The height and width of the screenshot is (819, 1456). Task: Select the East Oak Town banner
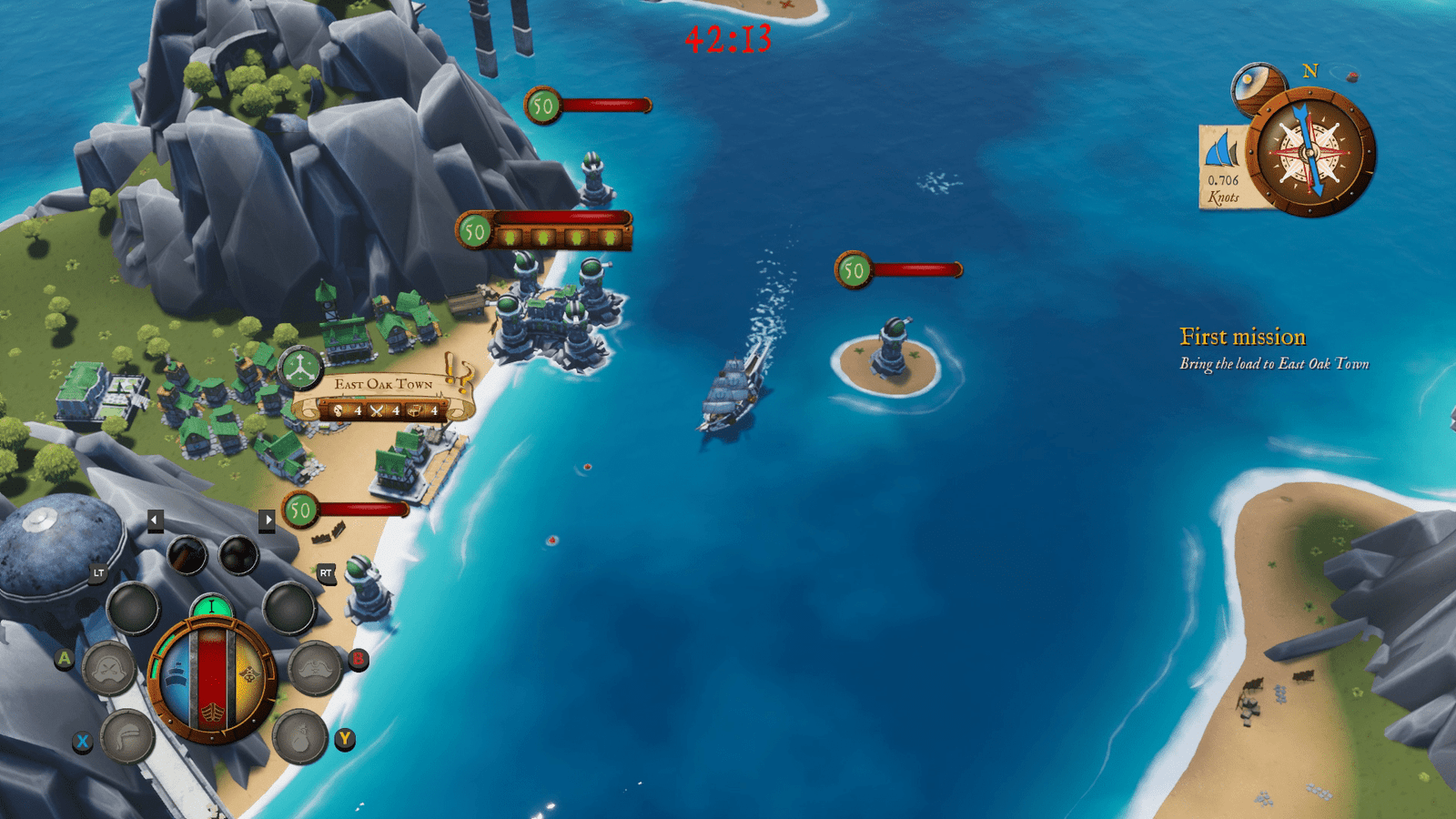[x=384, y=398]
